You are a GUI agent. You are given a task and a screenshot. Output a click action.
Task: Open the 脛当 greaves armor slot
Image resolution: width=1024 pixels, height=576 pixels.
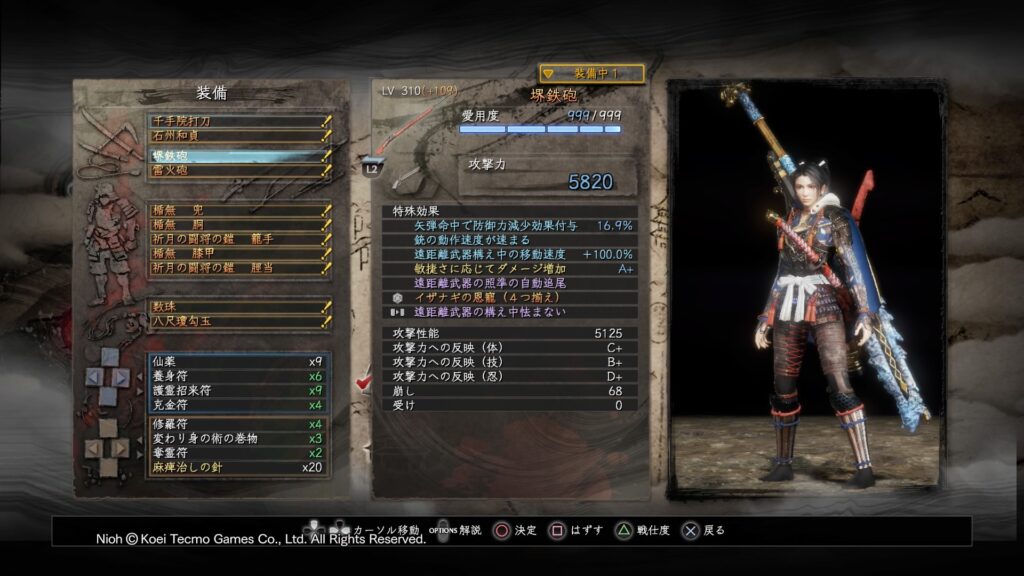click(x=238, y=269)
